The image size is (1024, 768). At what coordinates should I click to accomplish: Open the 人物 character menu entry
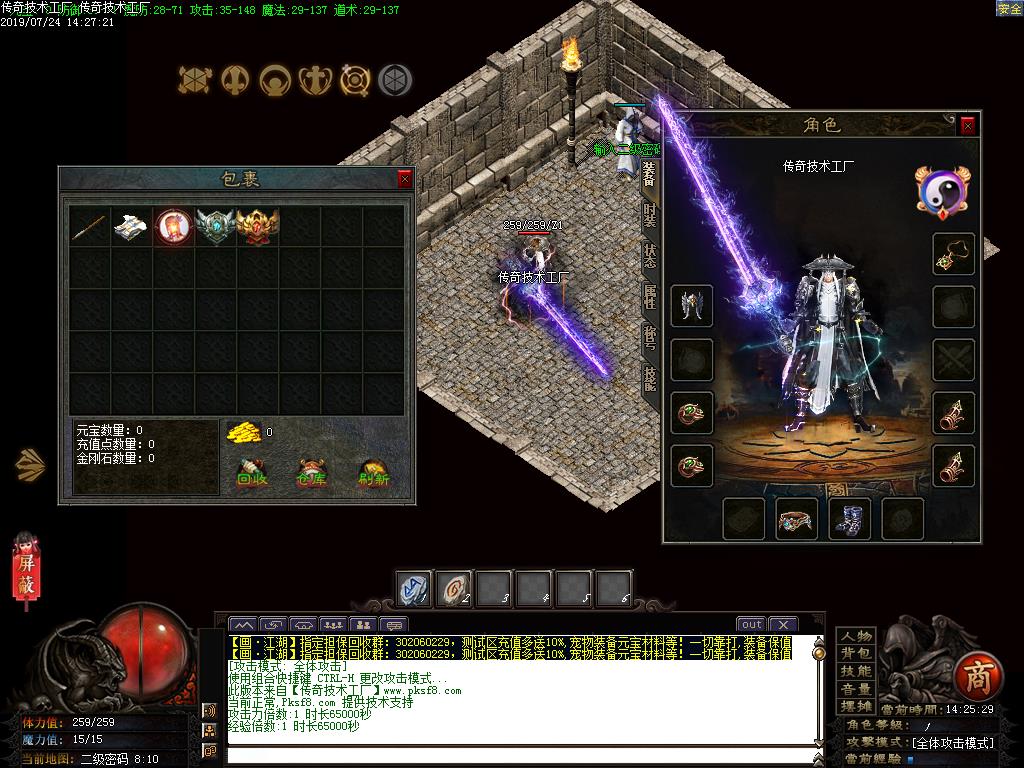856,637
